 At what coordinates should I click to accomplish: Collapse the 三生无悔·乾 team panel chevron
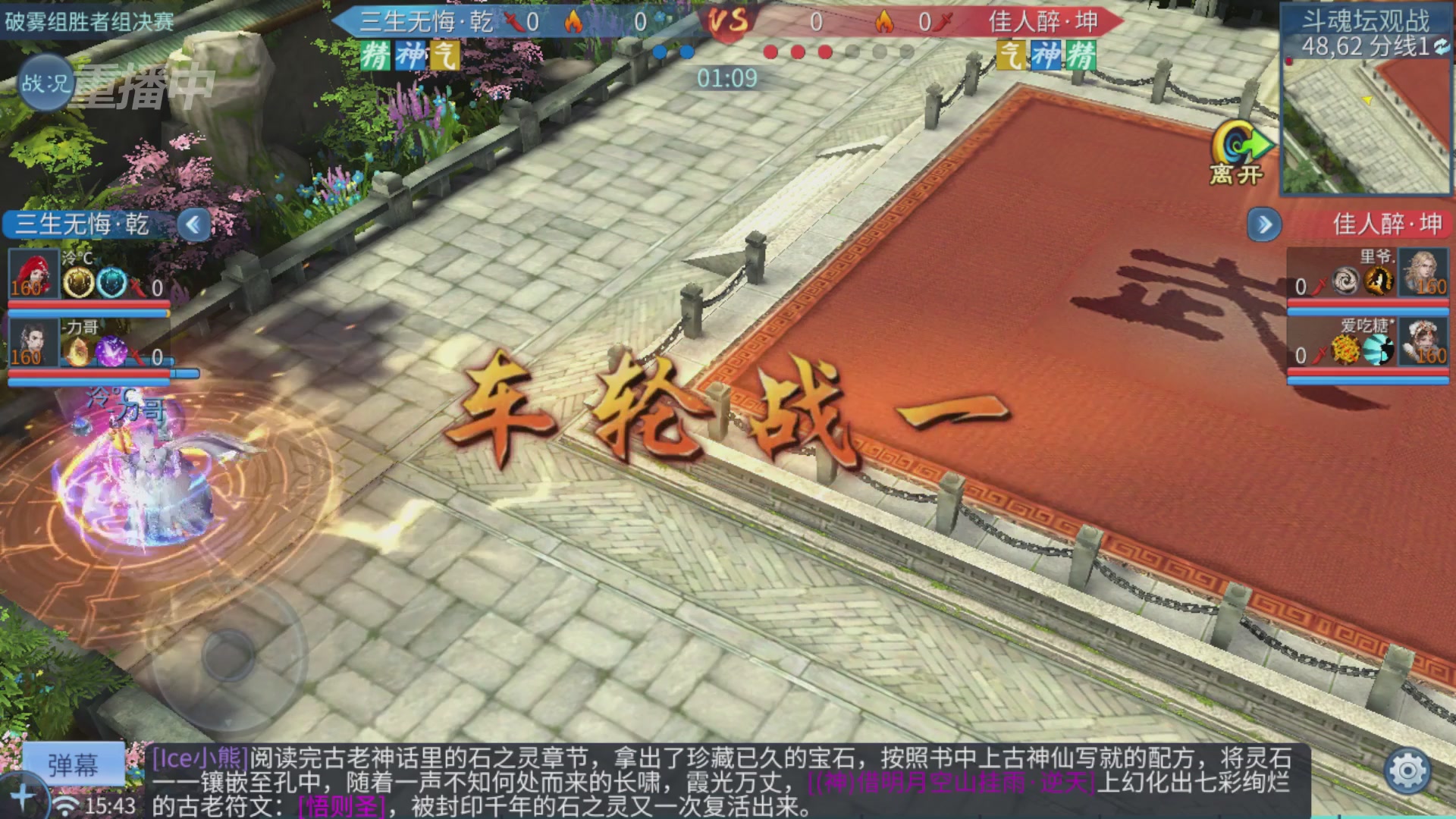[x=193, y=224]
